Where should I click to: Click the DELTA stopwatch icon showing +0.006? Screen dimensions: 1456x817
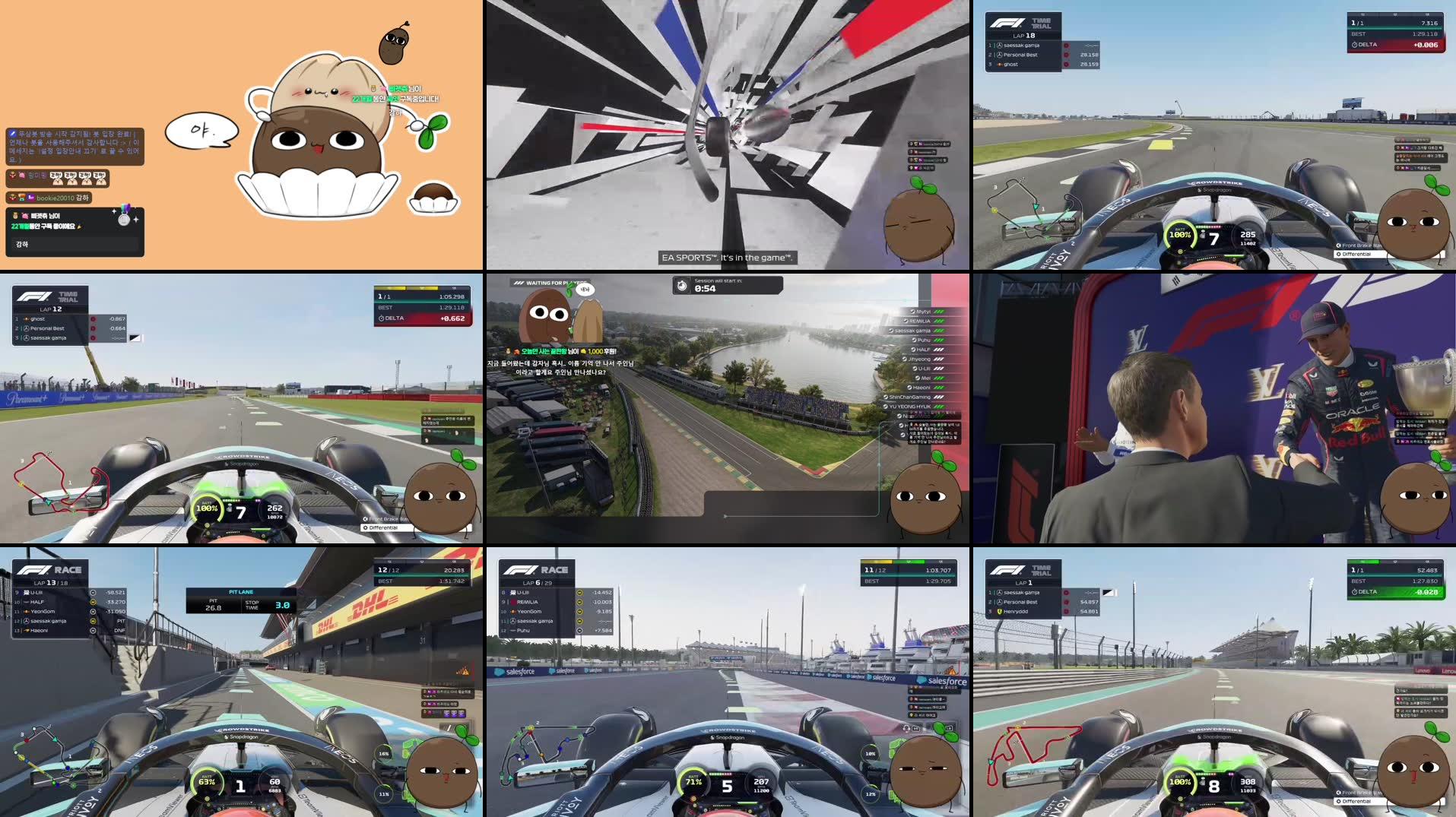[x=1354, y=45]
